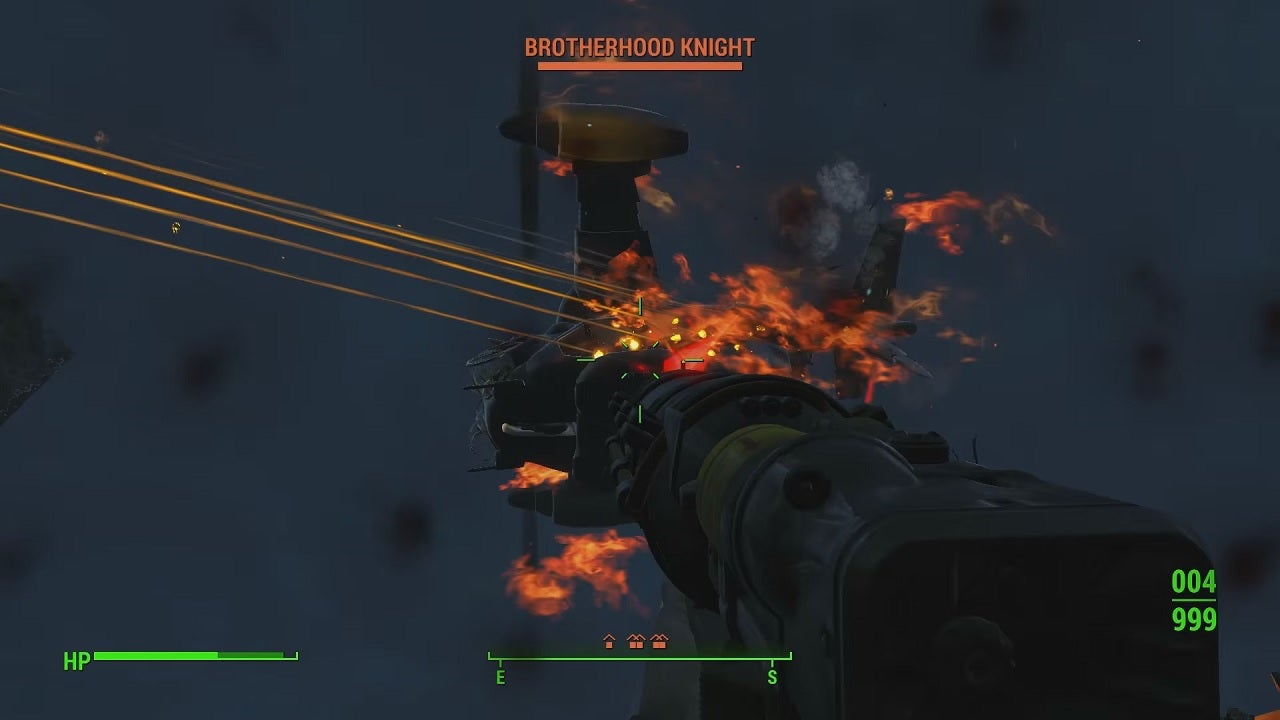
Task: Click the compass strip at screen bottom
Action: point(640,658)
